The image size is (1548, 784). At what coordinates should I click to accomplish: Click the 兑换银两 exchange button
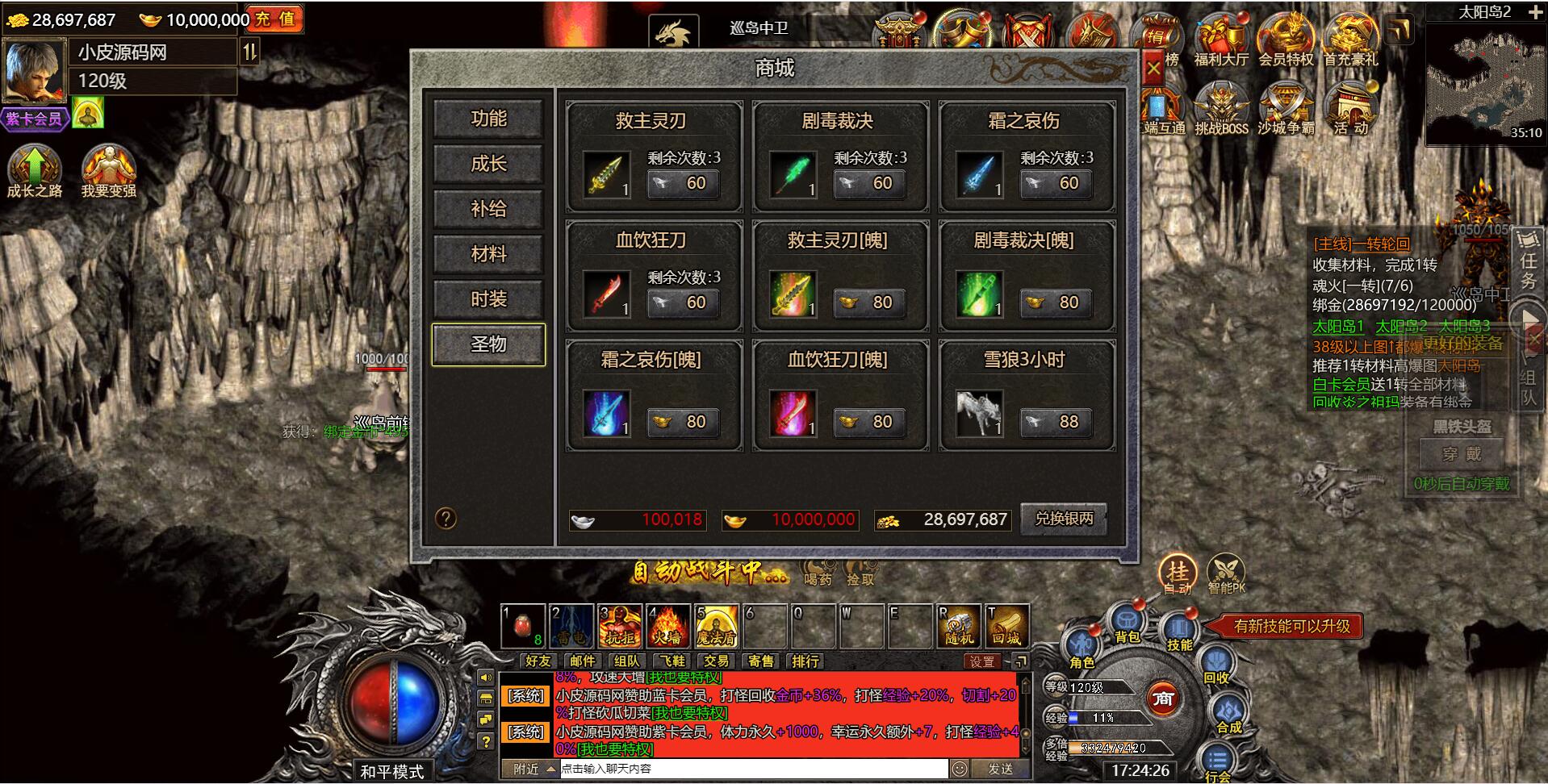coord(1063,519)
